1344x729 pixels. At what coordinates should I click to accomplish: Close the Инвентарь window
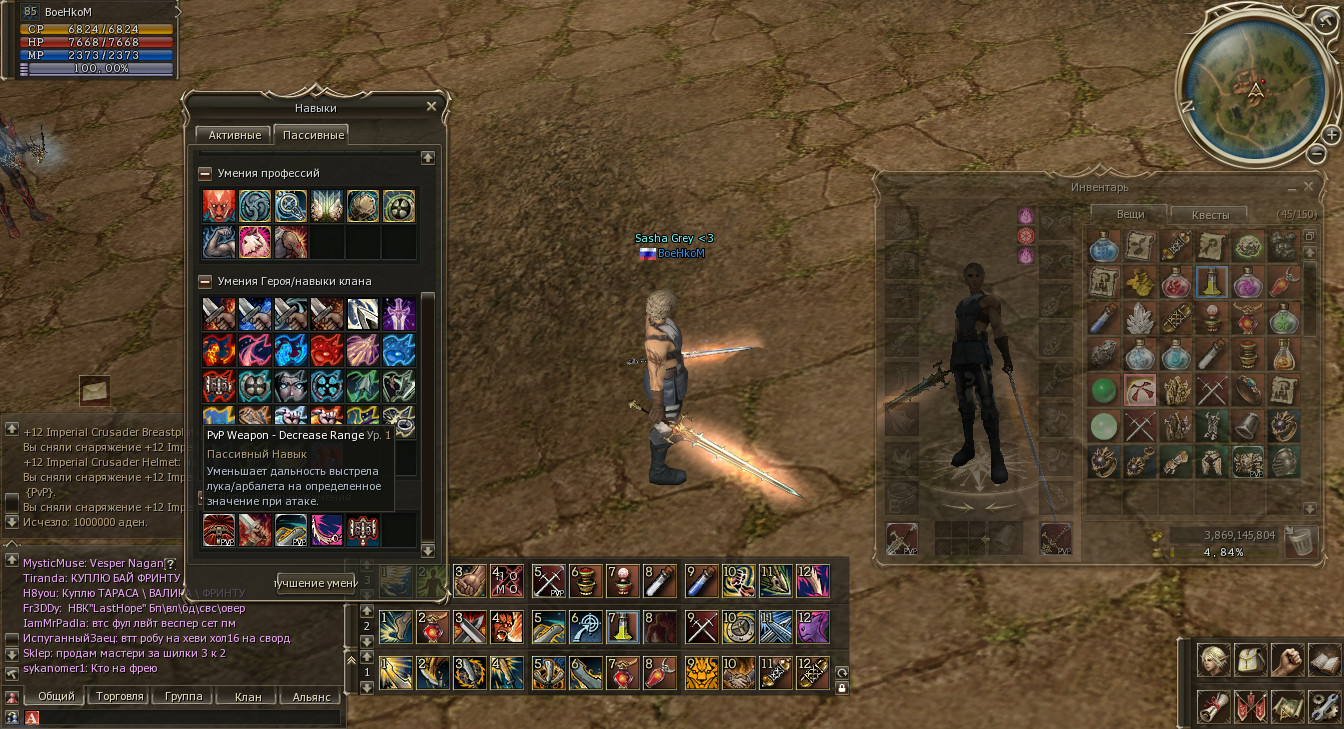tap(1308, 186)
